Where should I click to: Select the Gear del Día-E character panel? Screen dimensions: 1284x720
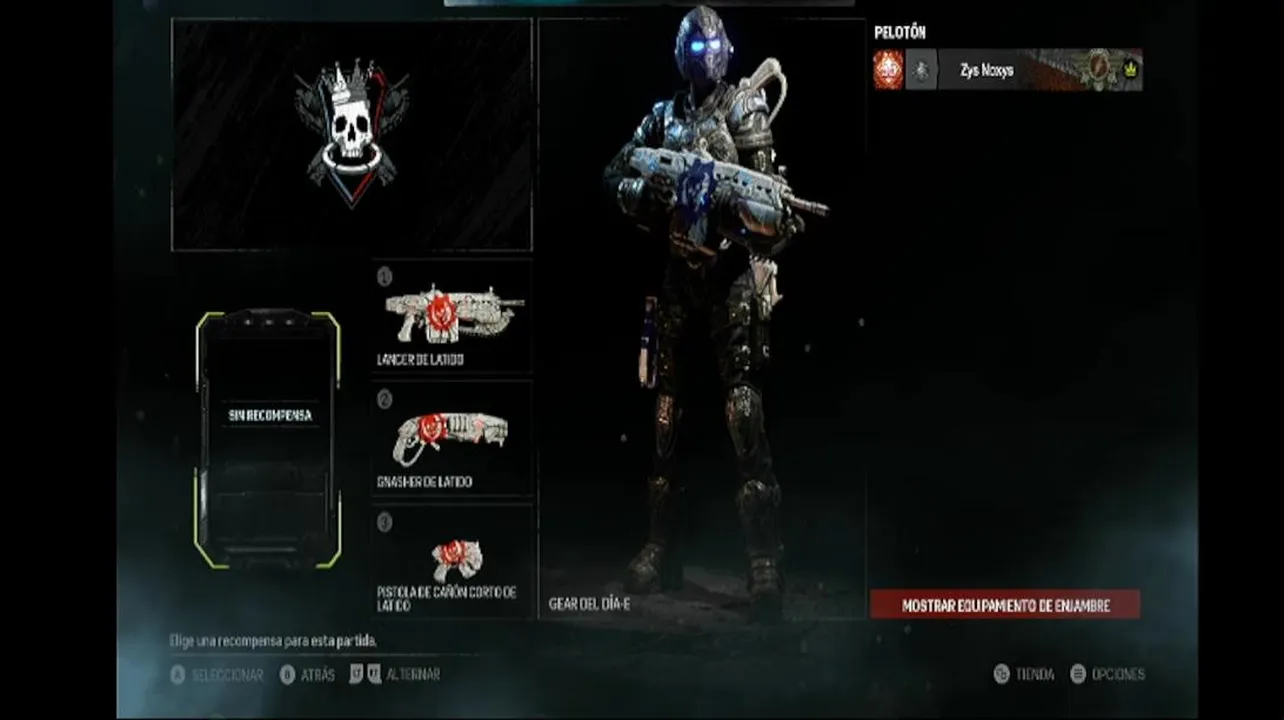coord(702,318)
